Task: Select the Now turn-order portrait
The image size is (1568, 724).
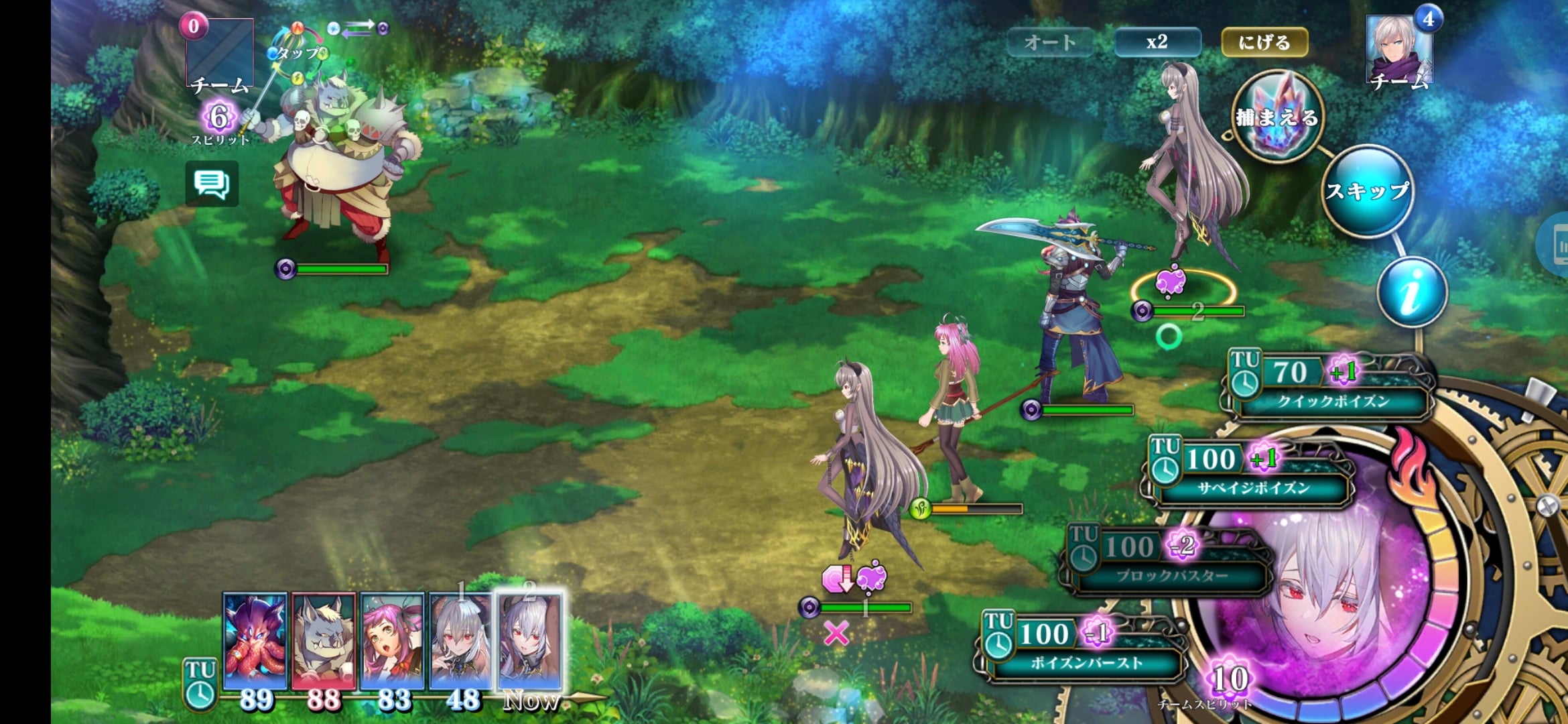Action: (x=529, y=642)
